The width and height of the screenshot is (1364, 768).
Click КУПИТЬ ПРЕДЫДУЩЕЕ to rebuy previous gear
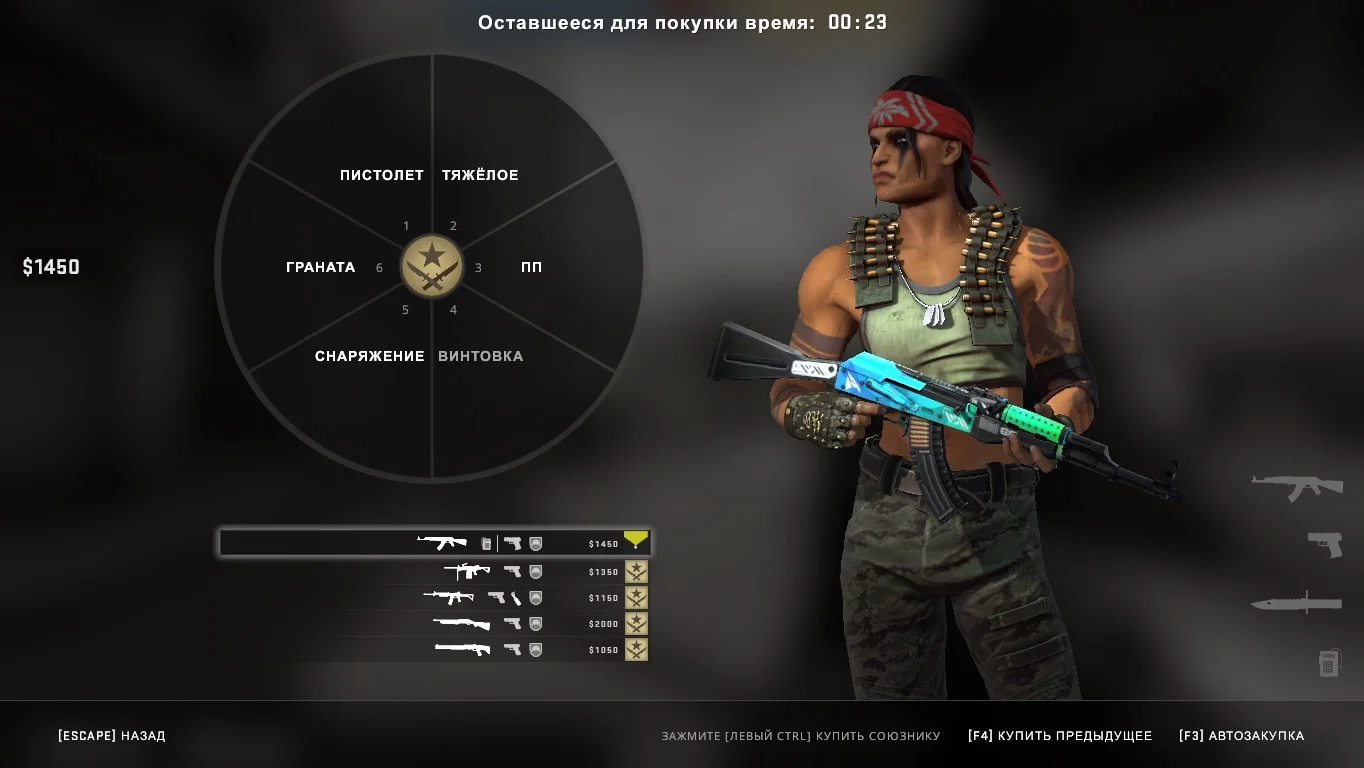[x=1060, y=736]
